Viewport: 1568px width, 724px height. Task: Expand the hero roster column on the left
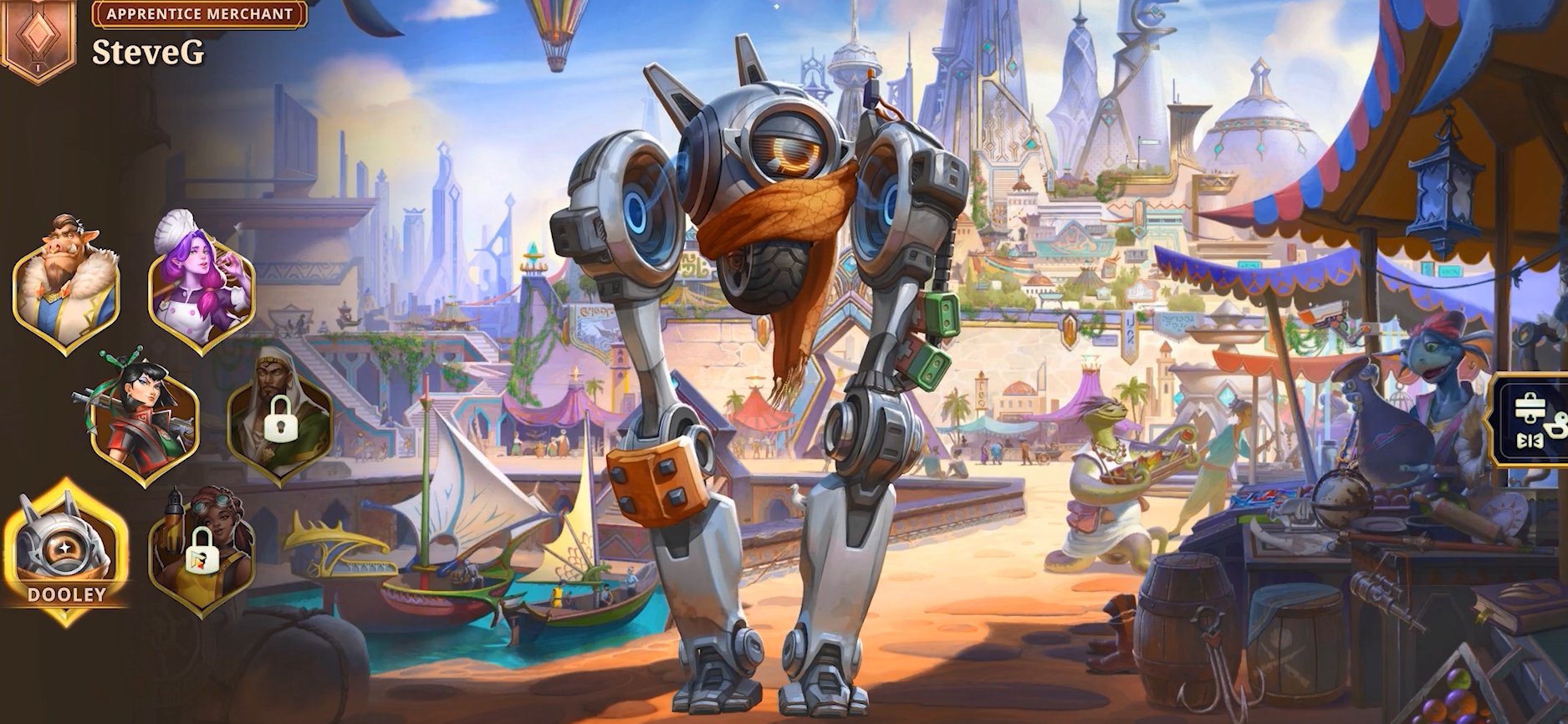tap(125, 418)
